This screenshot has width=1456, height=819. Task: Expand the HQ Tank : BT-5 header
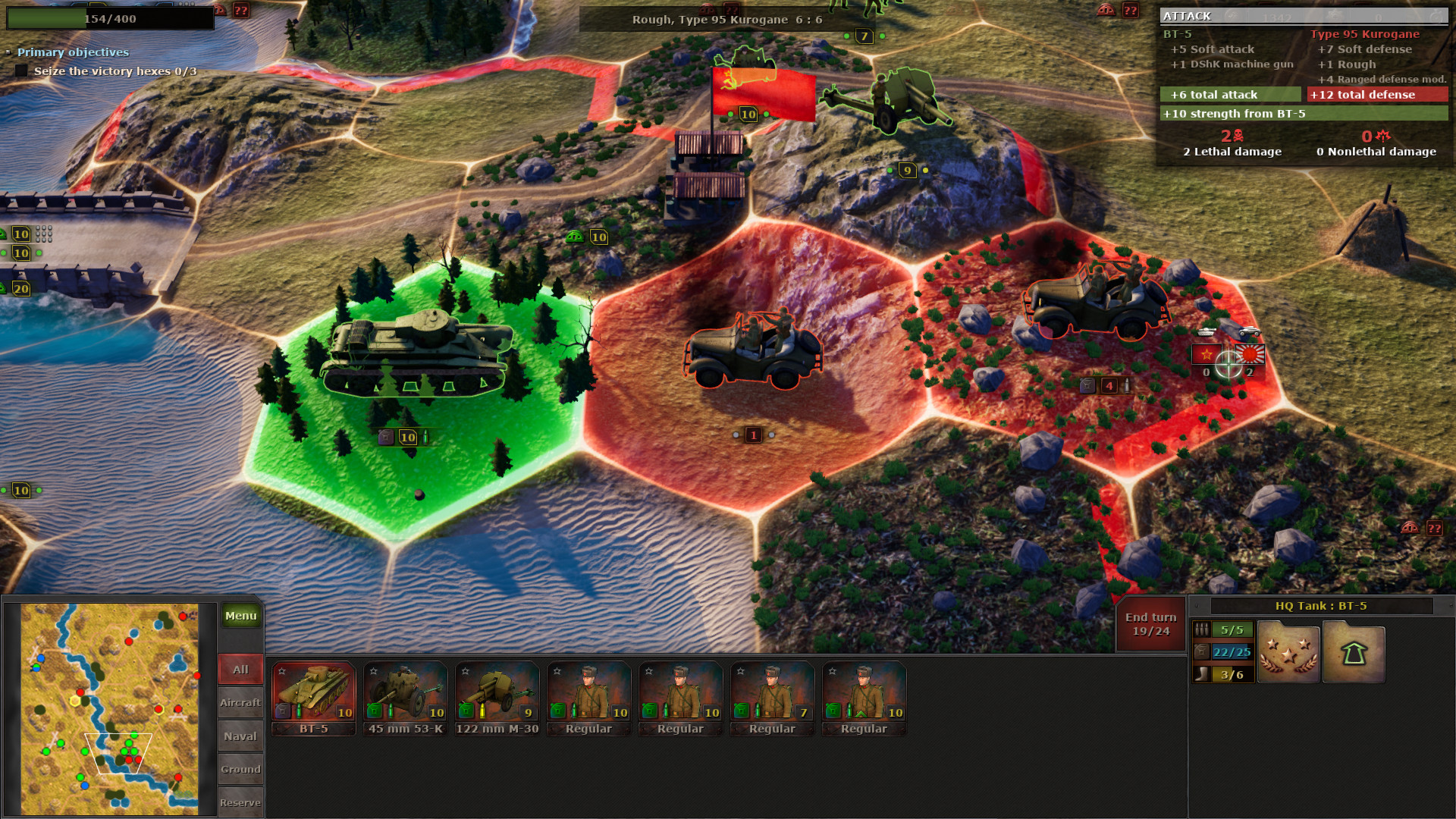point(1323,605)
